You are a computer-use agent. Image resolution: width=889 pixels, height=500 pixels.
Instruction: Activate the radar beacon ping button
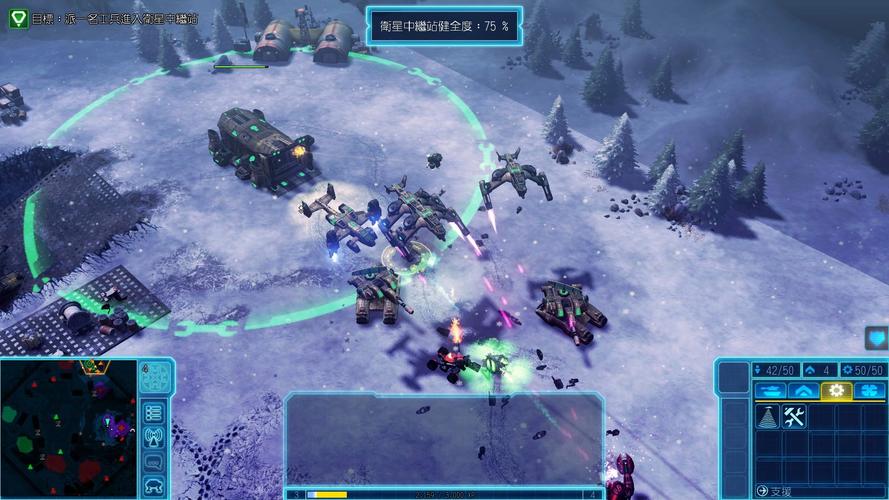[x=153, y=437]
